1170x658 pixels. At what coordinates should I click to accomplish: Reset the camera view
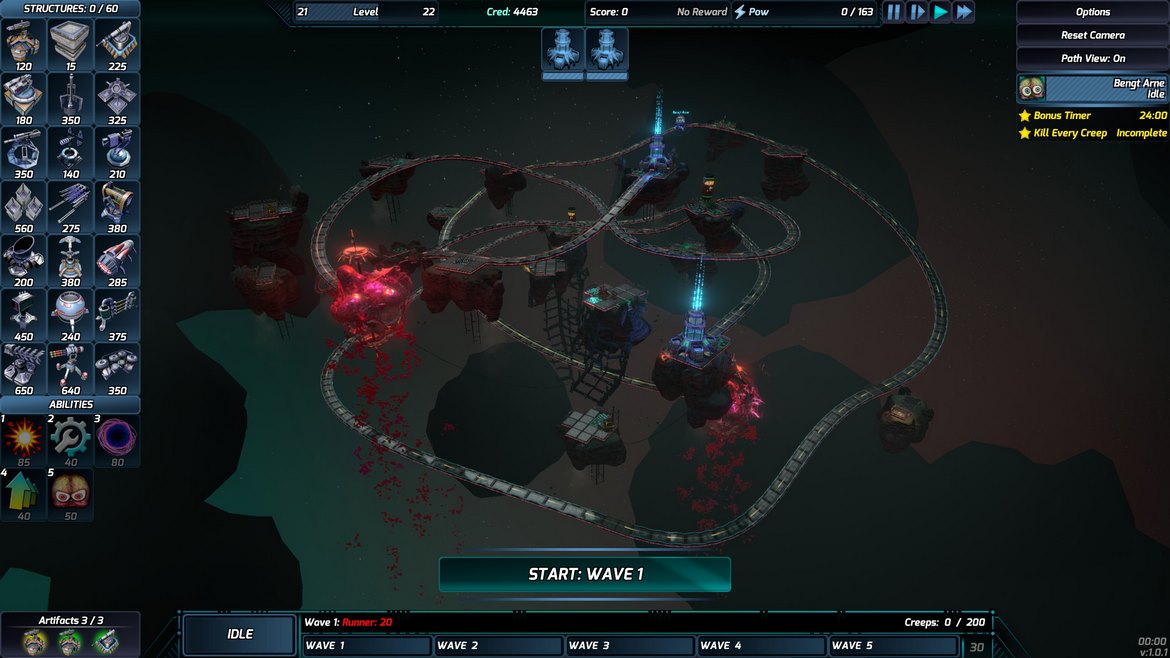coord(1092,35)
